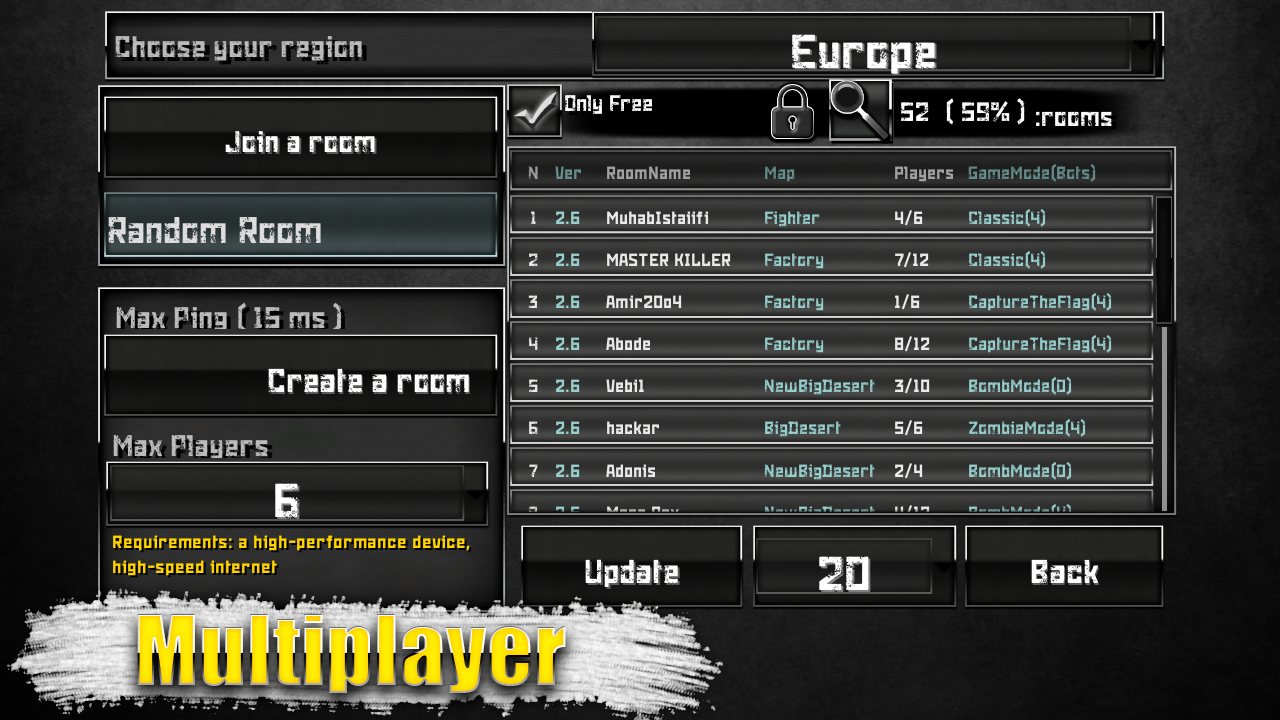Open the Europe region dropdown
The image size is (1280, 720).
863,46
